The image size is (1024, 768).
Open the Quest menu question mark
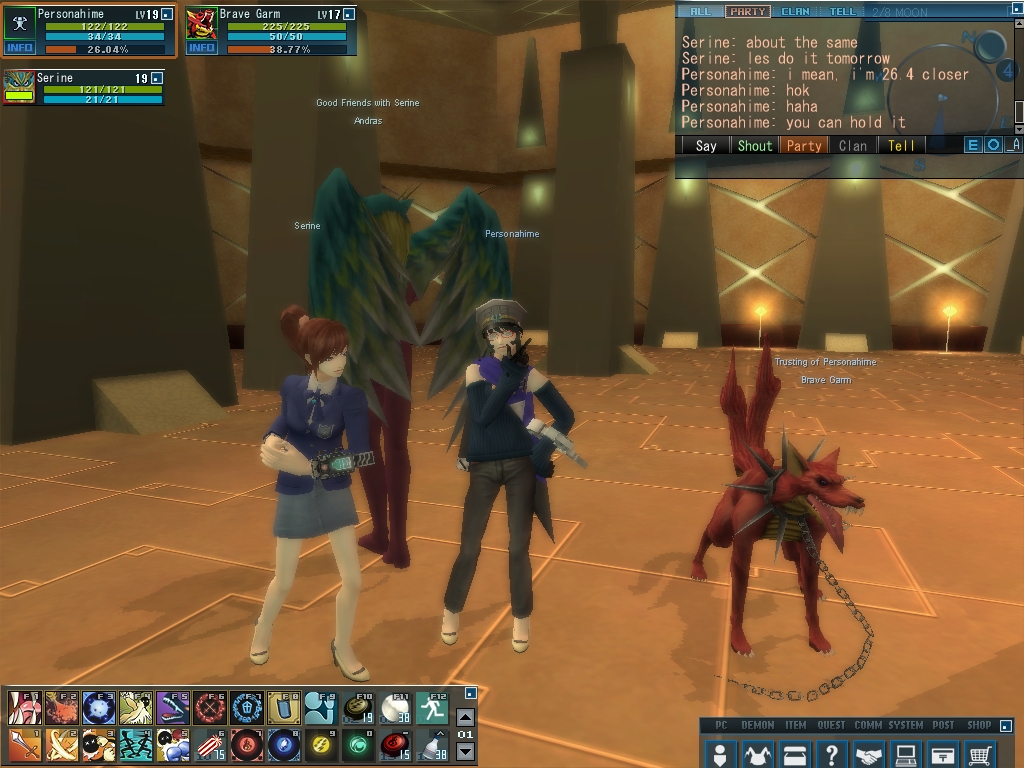tap(832, 755)
